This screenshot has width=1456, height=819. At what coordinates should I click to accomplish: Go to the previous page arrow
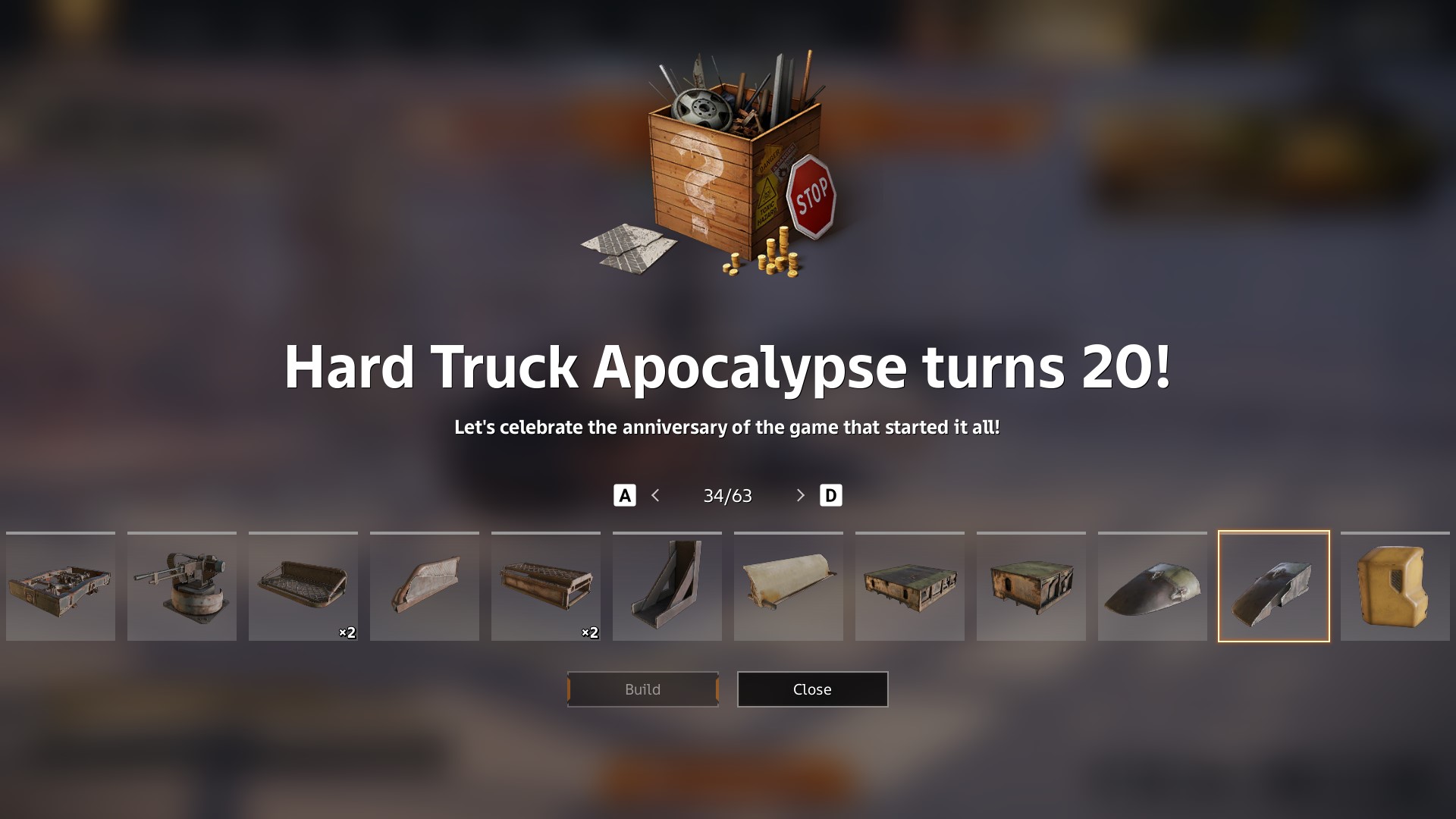[656, 496]
